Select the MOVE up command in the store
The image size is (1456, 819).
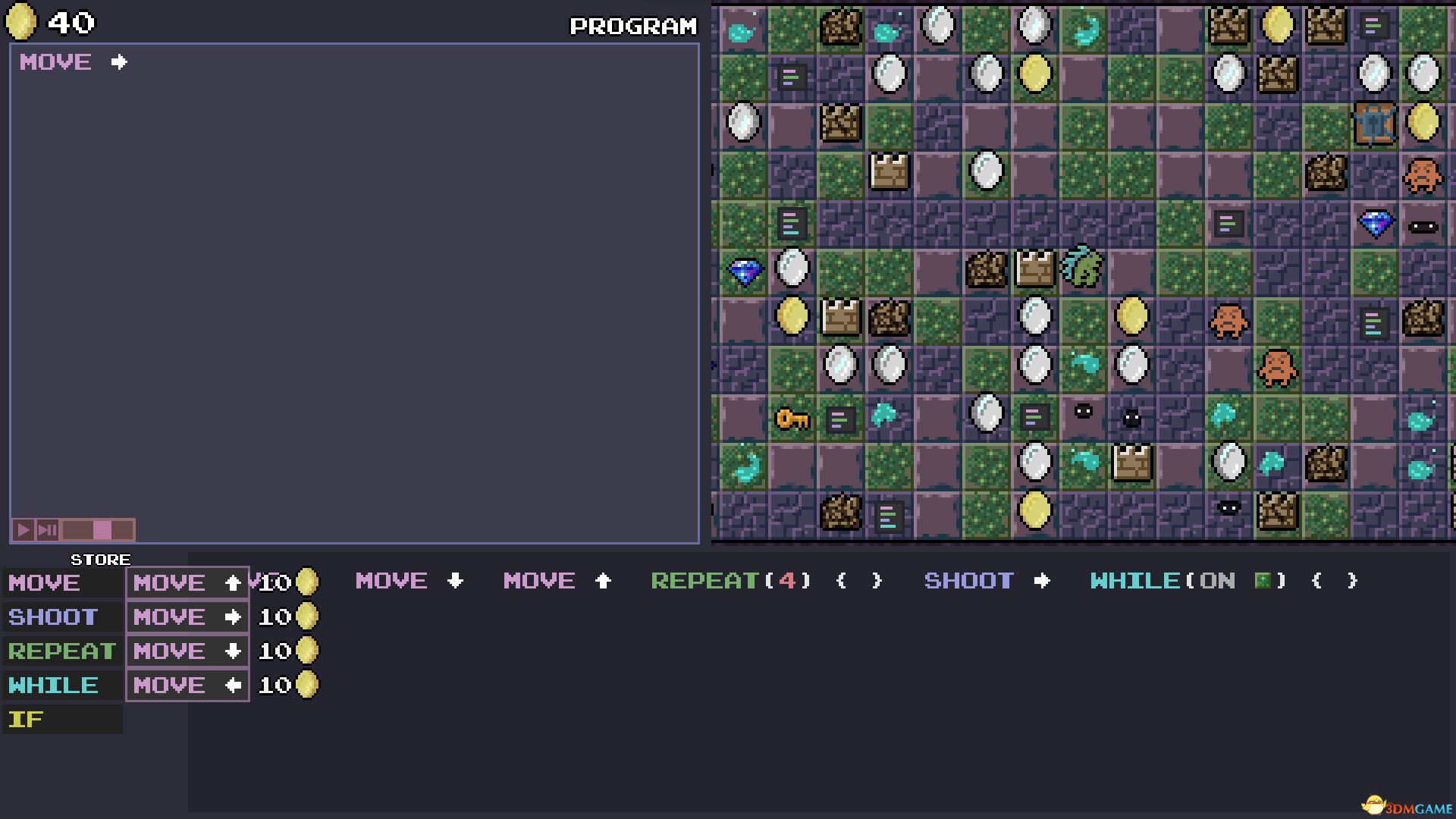tap(187, 582)
